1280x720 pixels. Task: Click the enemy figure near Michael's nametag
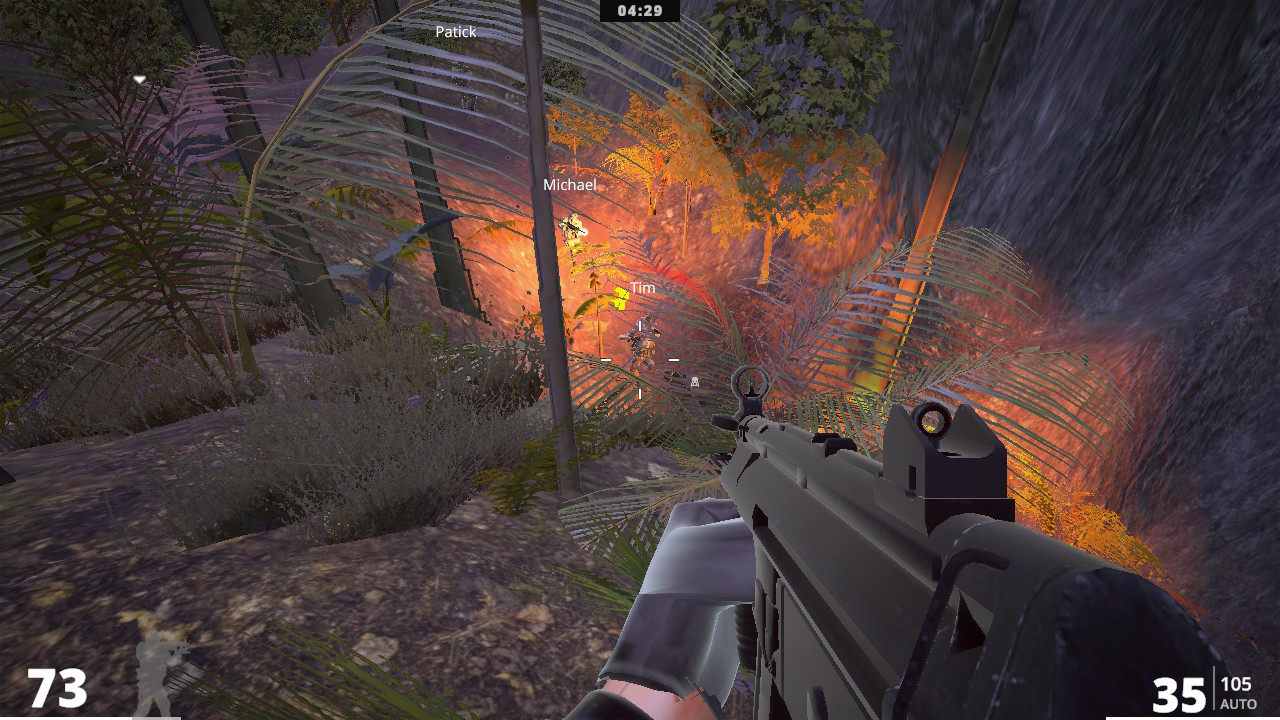tap(573, 230)
